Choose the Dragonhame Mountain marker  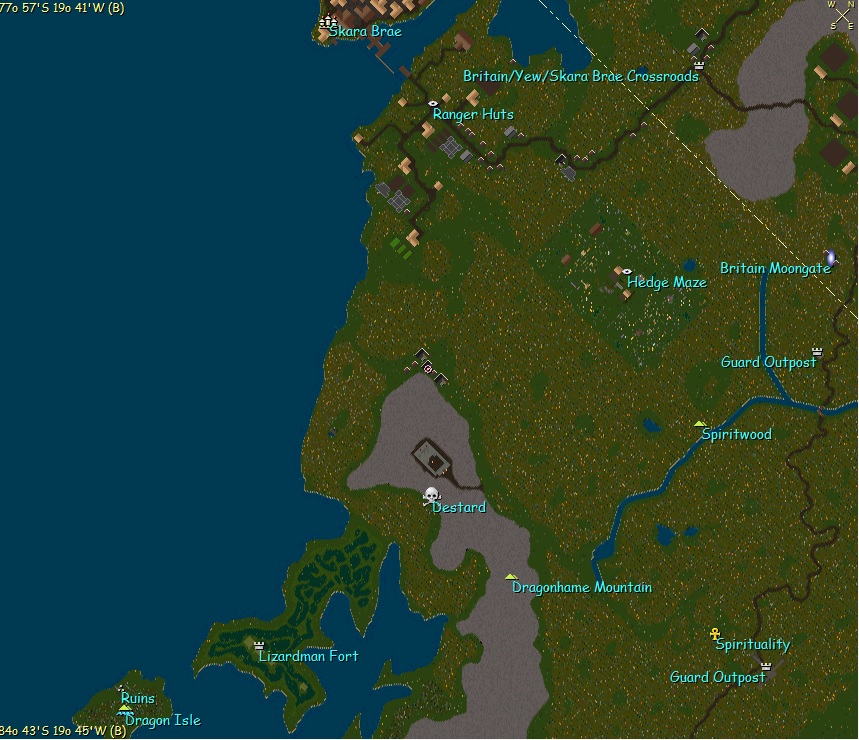(511, 577)
